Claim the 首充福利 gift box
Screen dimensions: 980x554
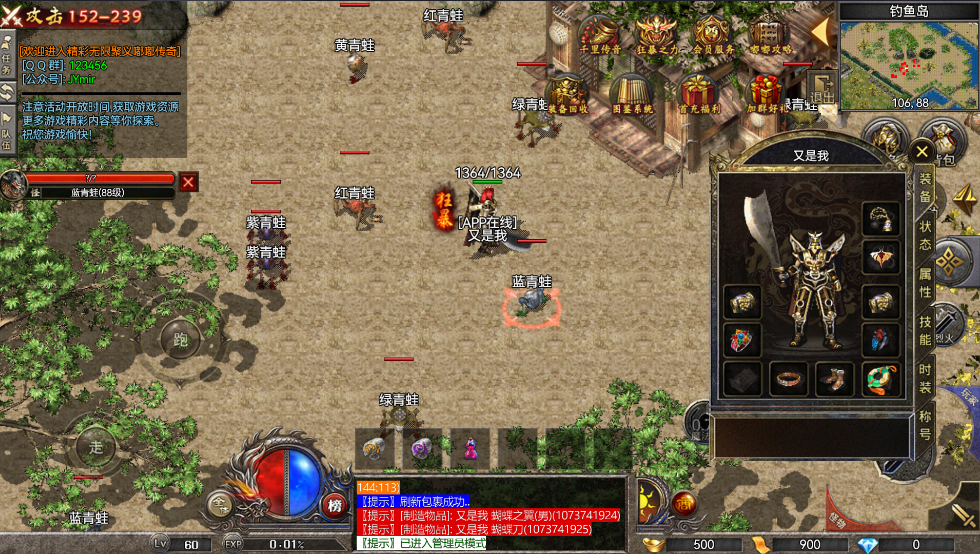(x=696, y=92)
